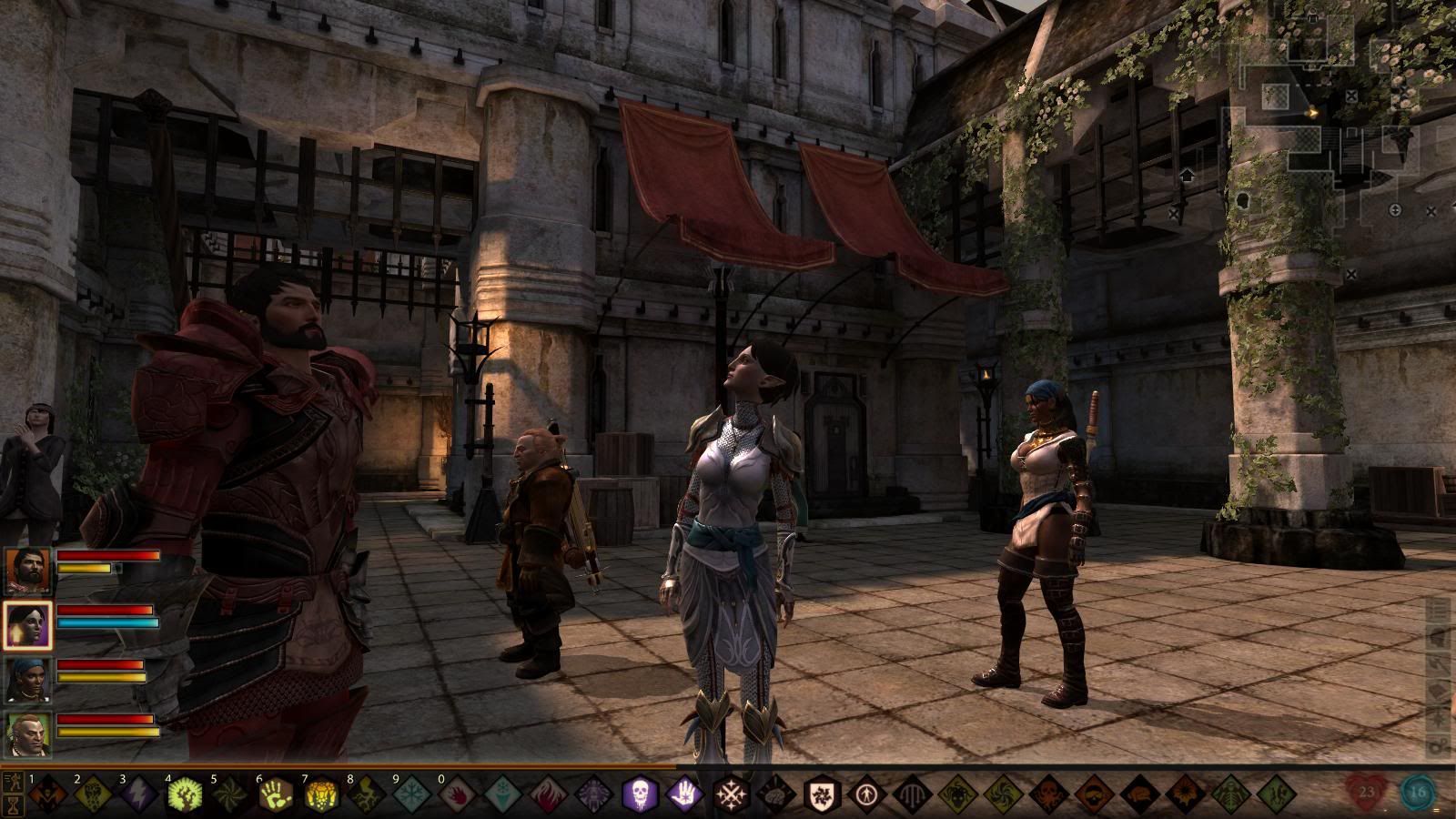Select the highlighted Merrill portrait
Image resolution: width=1456 pixels, height=819 pixels.
point(27,625)
